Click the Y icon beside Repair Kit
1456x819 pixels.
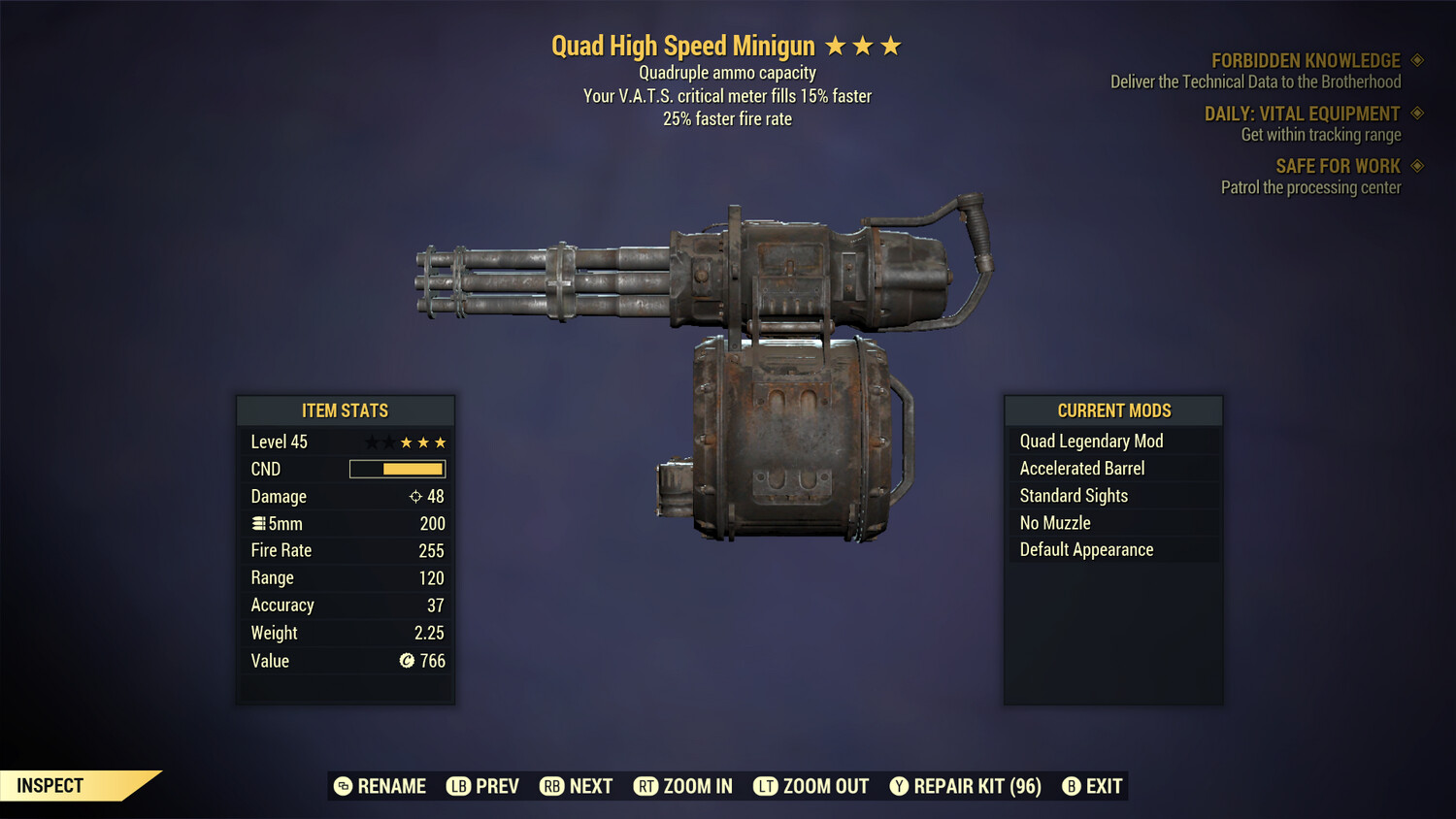(898, 786)
